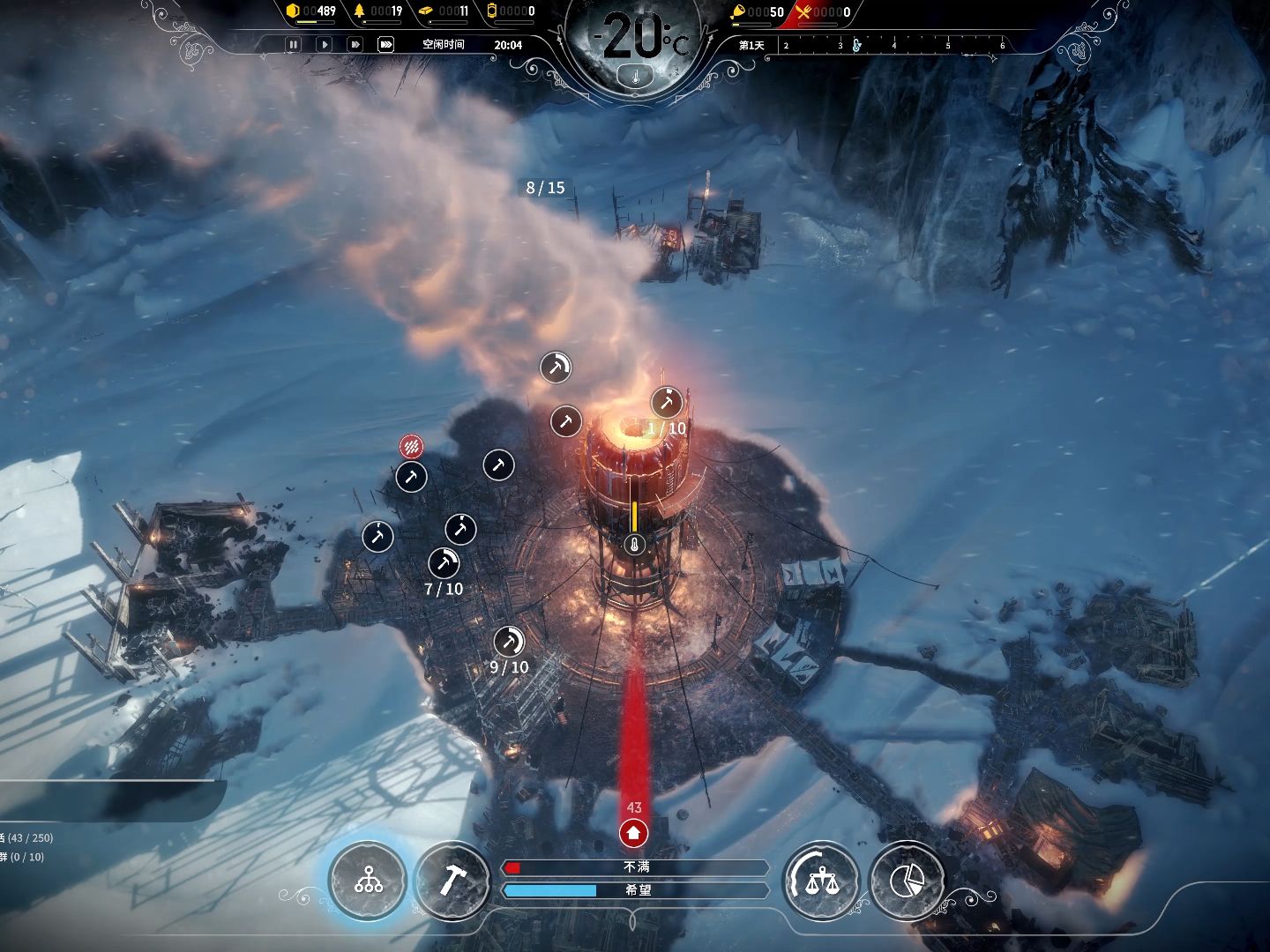1270x952 pixels.
Task: Click the red striped alert marker
Action: point(411,446)
